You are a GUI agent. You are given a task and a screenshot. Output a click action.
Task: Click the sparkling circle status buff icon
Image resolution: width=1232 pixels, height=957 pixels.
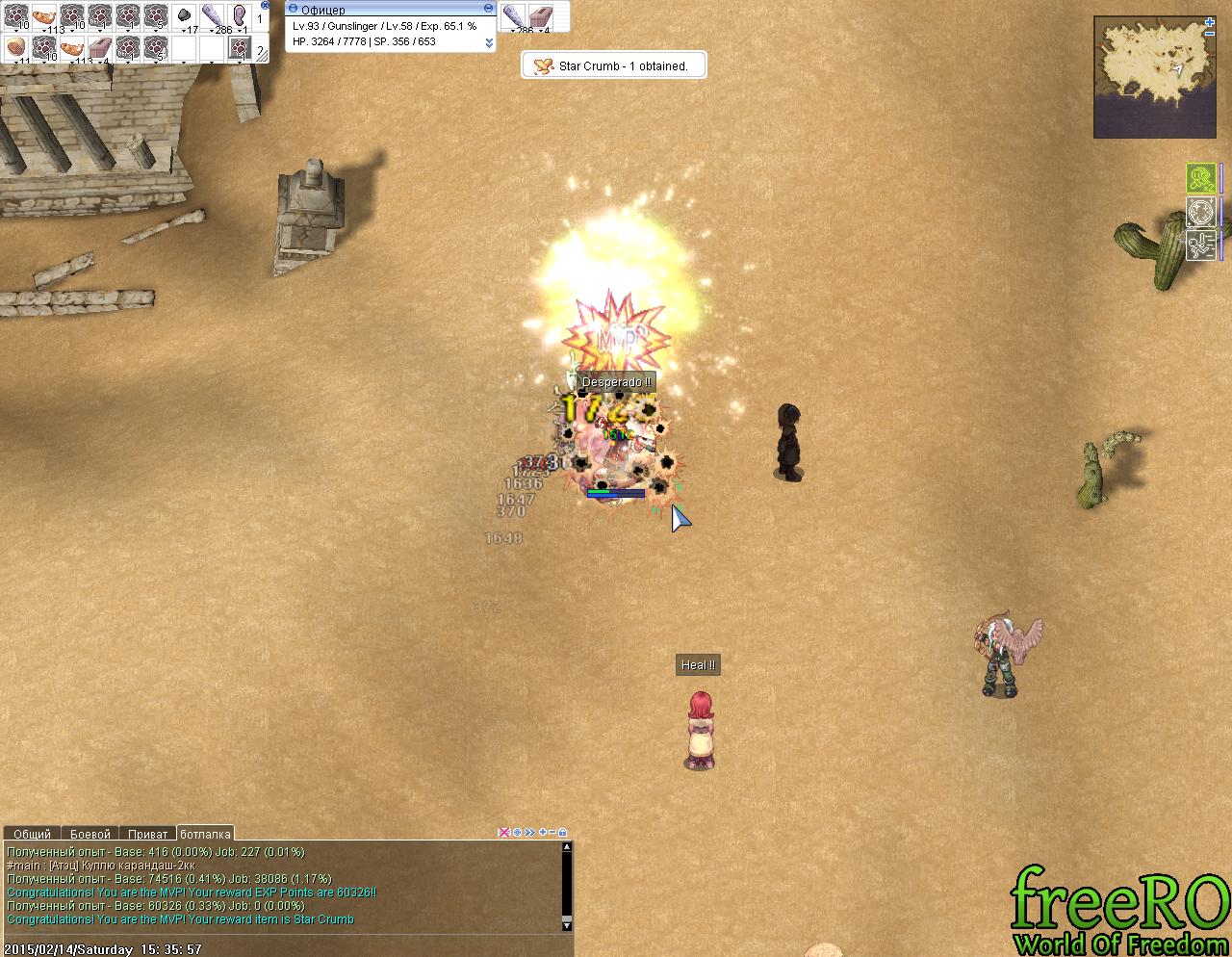pyautogui.click(x=1200, y=211)
